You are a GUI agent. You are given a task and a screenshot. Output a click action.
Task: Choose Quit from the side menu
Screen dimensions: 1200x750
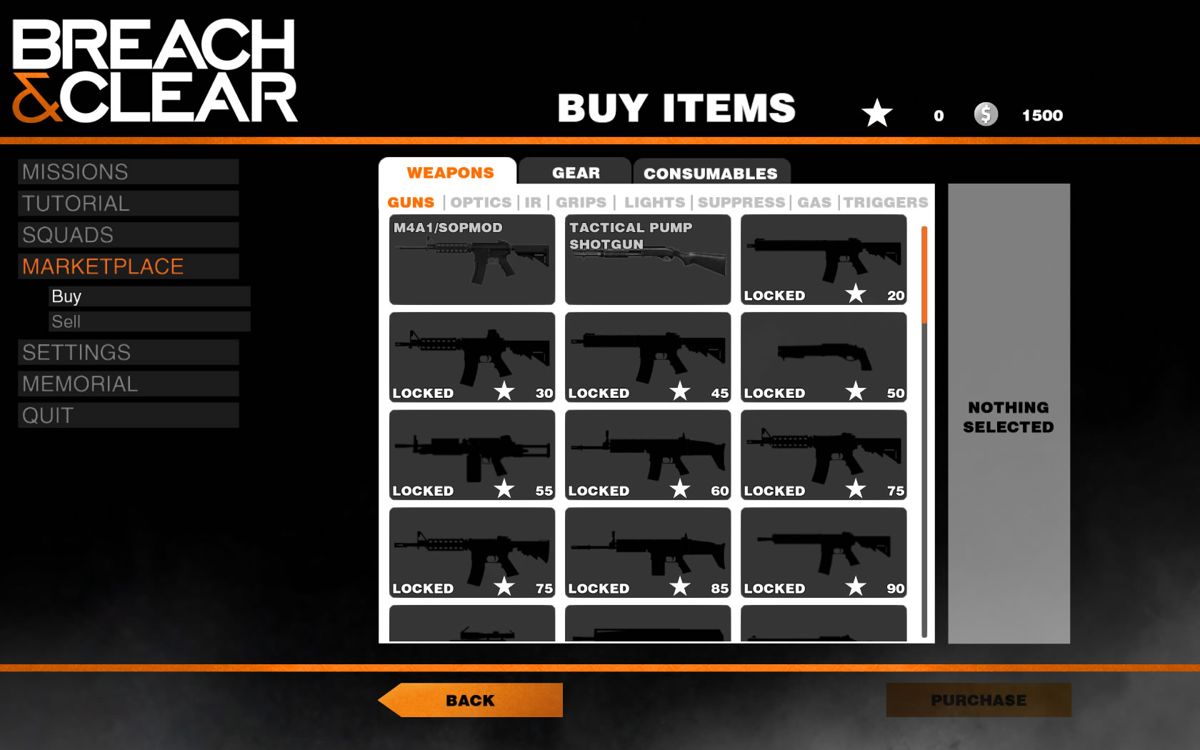tap(128, 416)
